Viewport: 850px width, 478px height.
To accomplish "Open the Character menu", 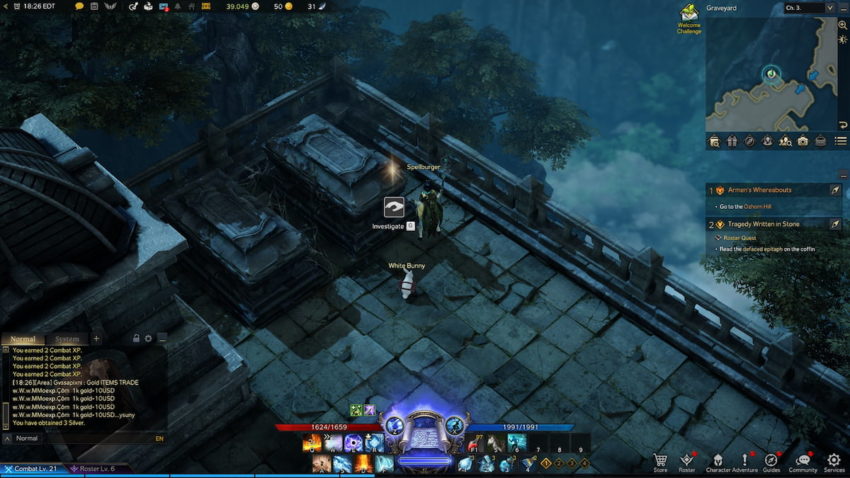I will point(718,461).
